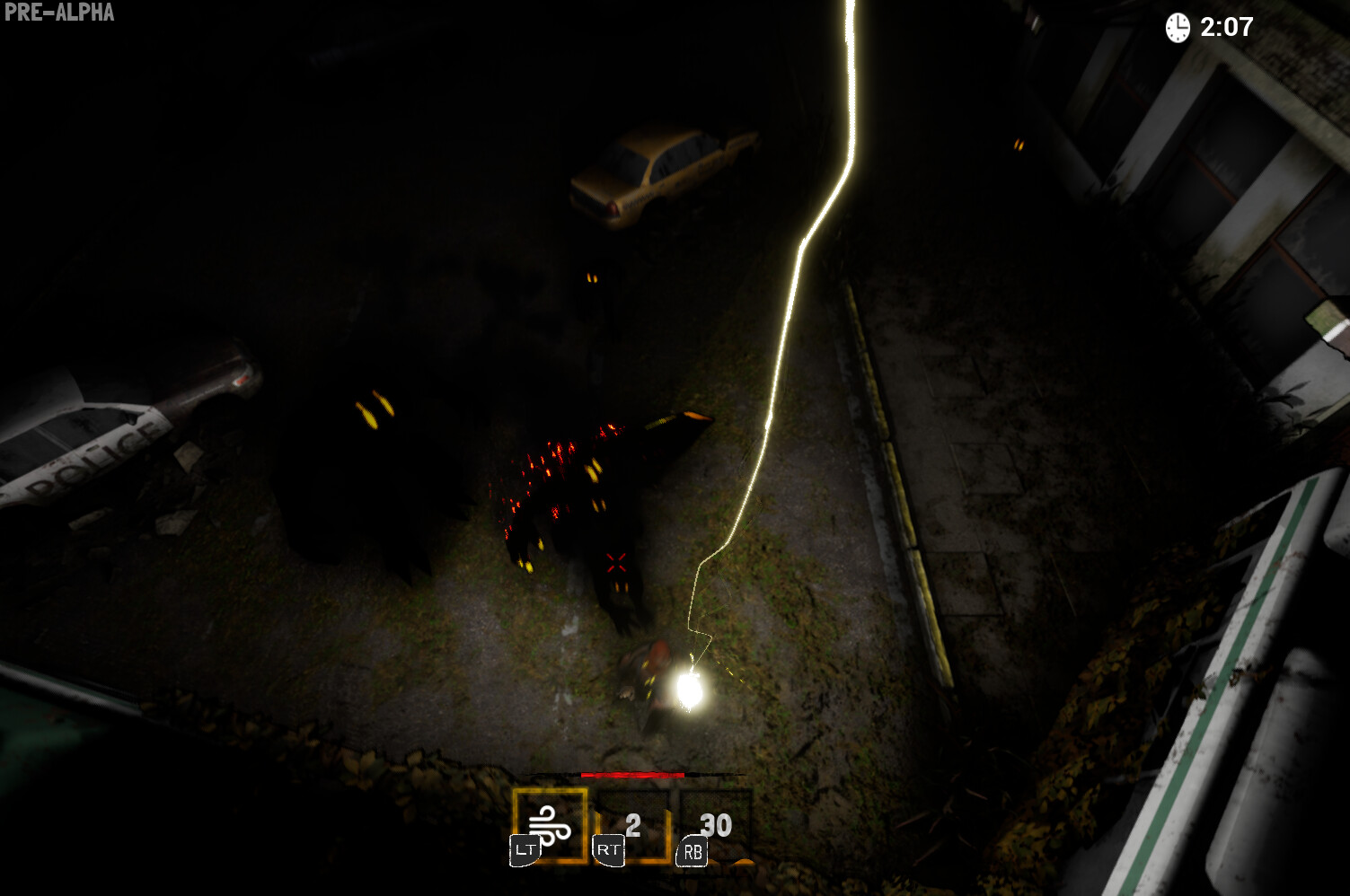Image resolution: width=1350 pixels, height=896 pixels.
Task: Toggle the highlighted LT ability frame
Action: point(549,821)
